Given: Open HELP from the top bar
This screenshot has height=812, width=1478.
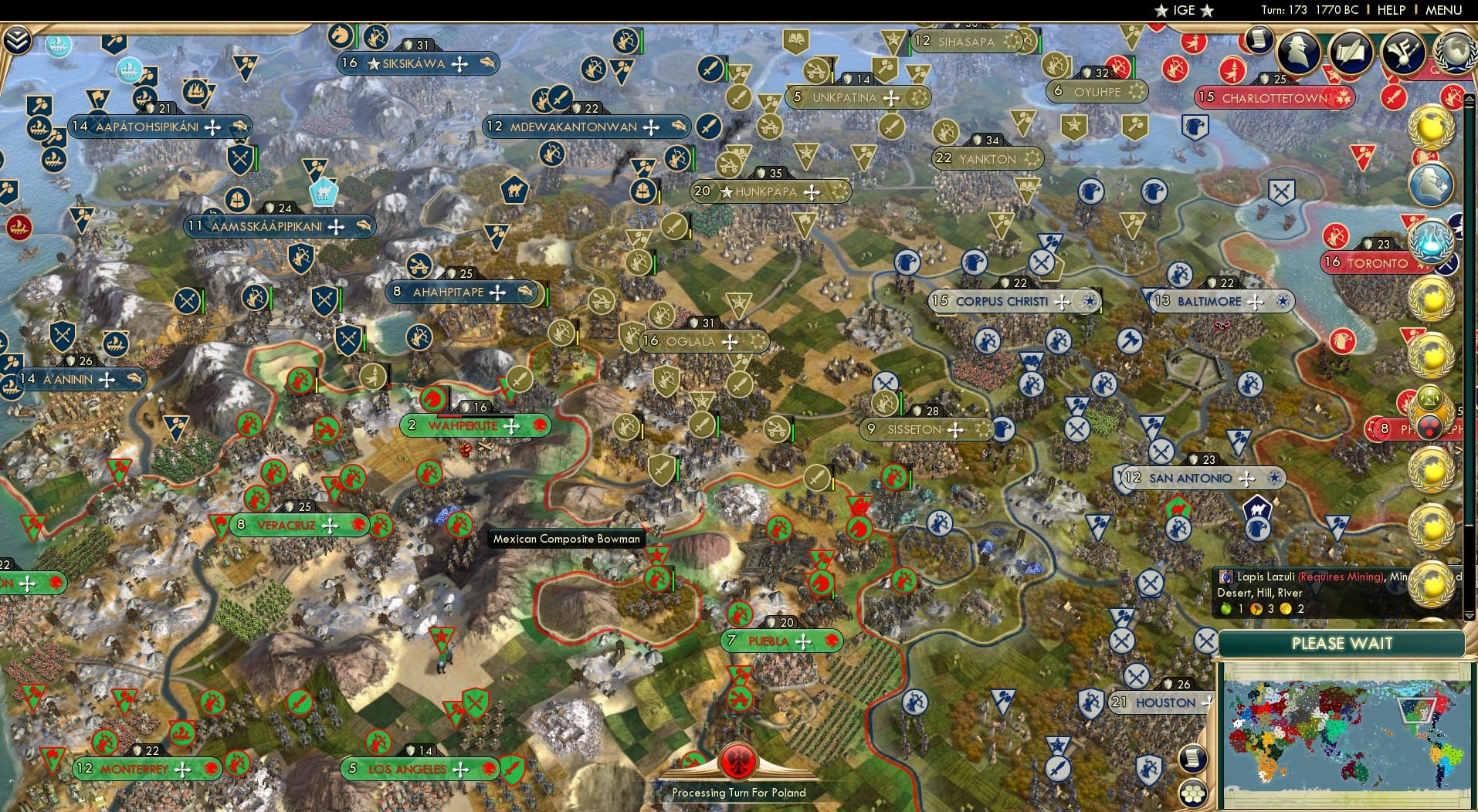Looking at the screenshot, I should 1392,10.
